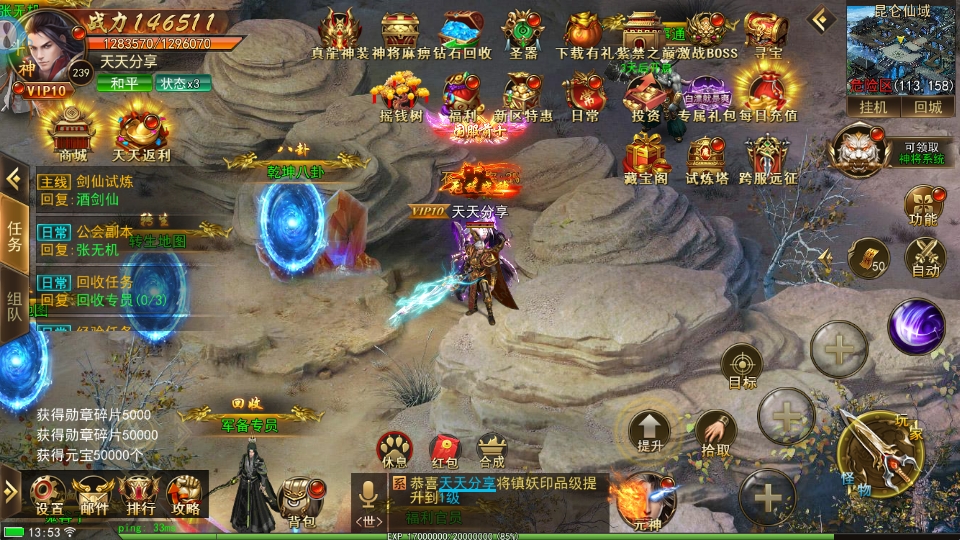Open the 试炼塔 trial tower icon
Viewport: 960px width, 540px height.
point(706,160)
